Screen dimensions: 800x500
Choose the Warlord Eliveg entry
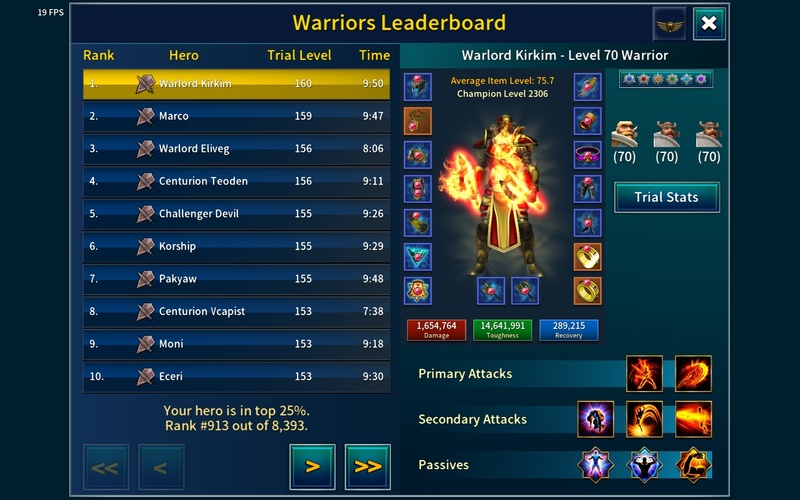pos(236,149)
